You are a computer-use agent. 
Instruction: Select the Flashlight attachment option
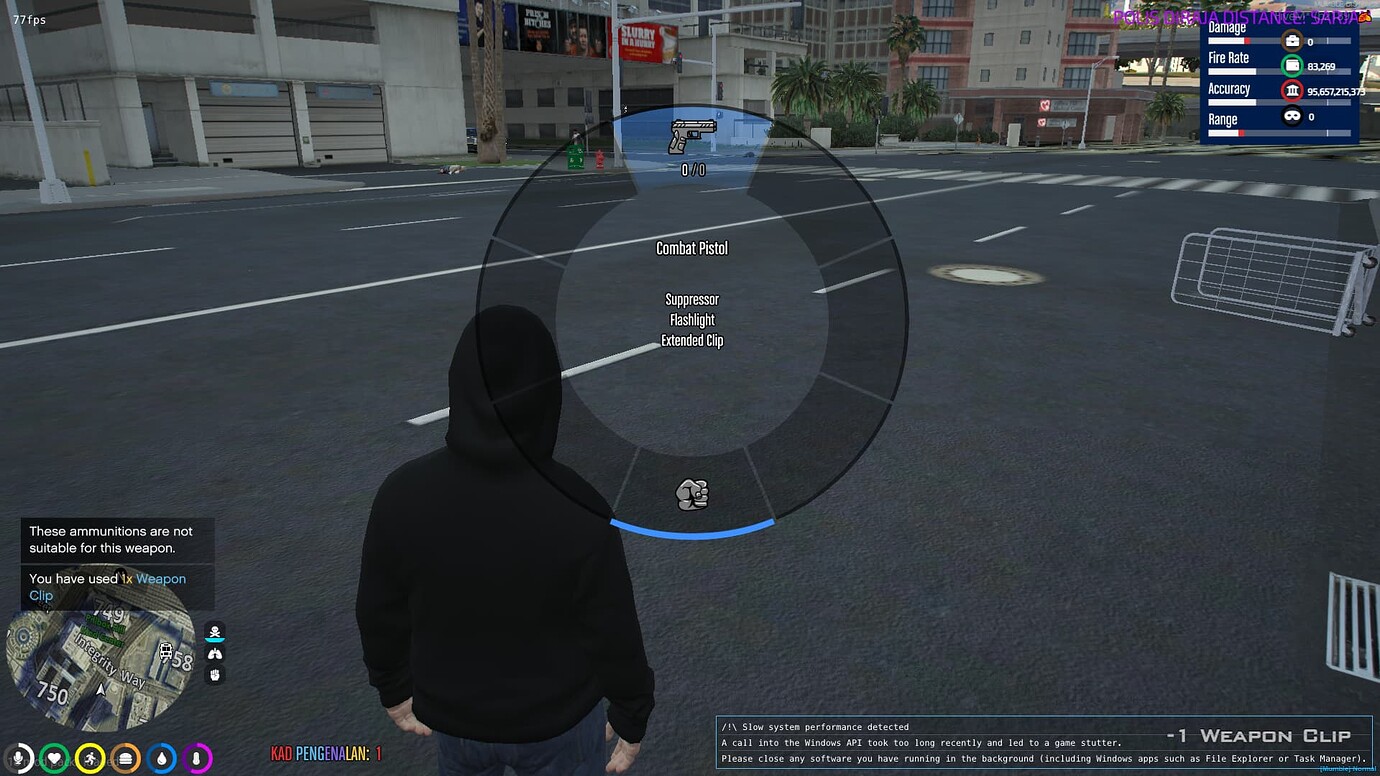coord(691,319)
